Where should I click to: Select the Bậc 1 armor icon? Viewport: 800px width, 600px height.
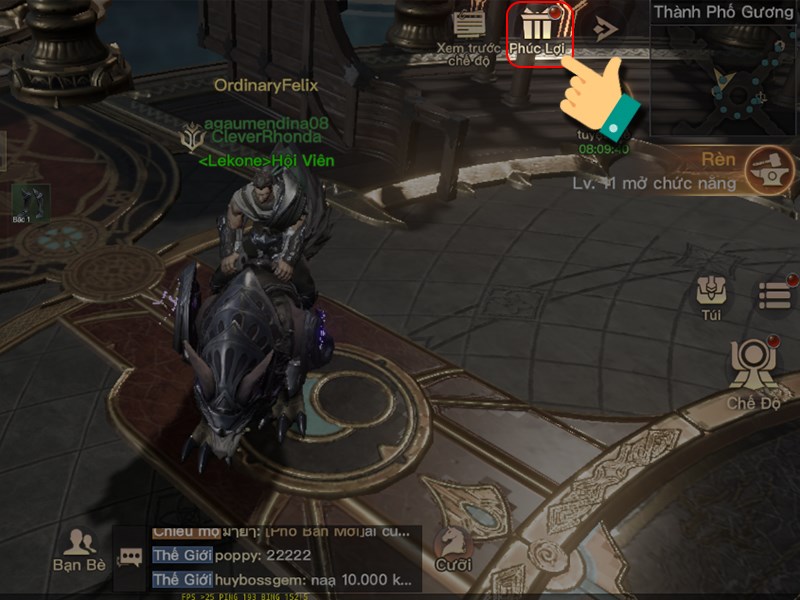(x=28, y=203)
